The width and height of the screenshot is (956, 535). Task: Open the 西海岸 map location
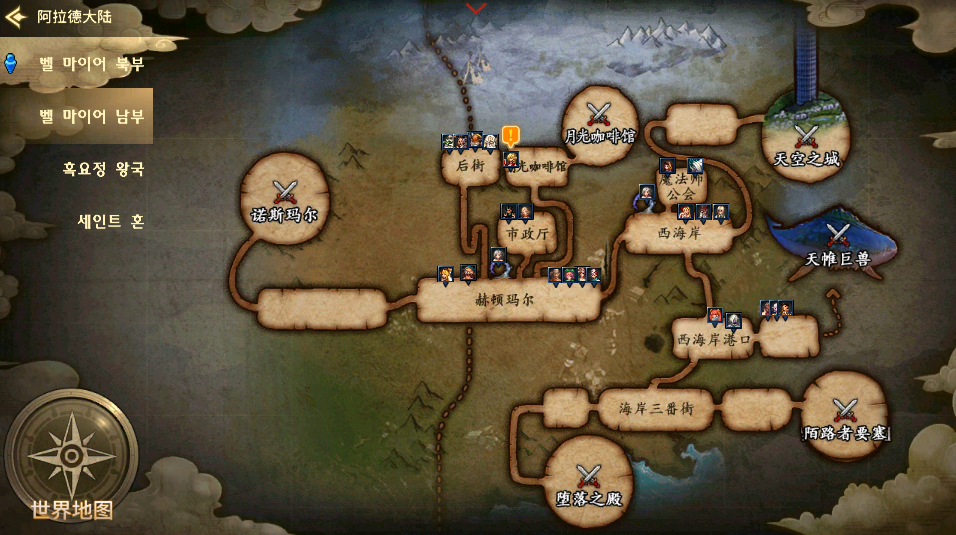point(679,233)
